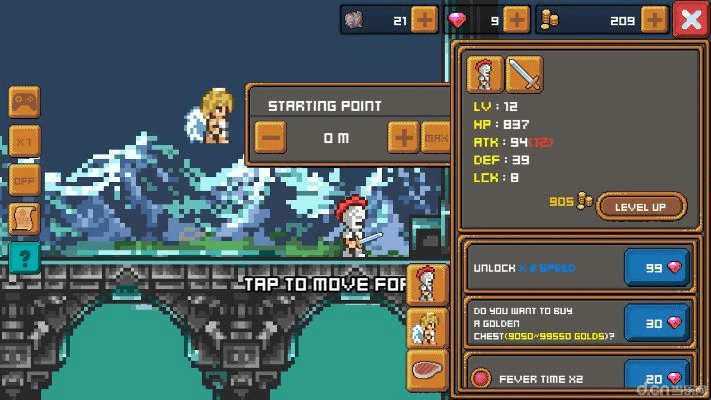Image resolution: width=711 pixels, height=400 pixels.
Task: Buy Fever Time X2 for 20 gems
Action: click(x=656, y=378)
